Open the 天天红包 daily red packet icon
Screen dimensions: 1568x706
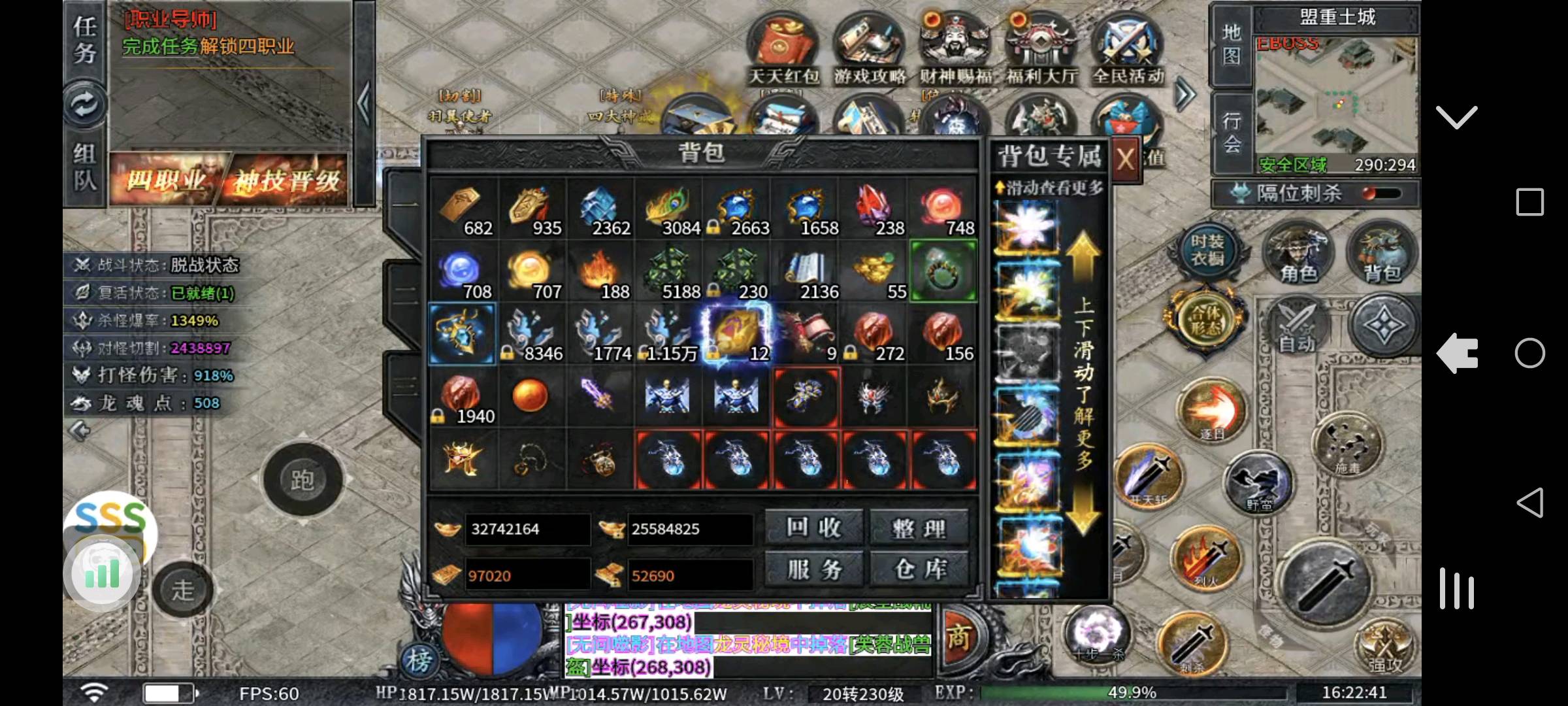(783, 49)
